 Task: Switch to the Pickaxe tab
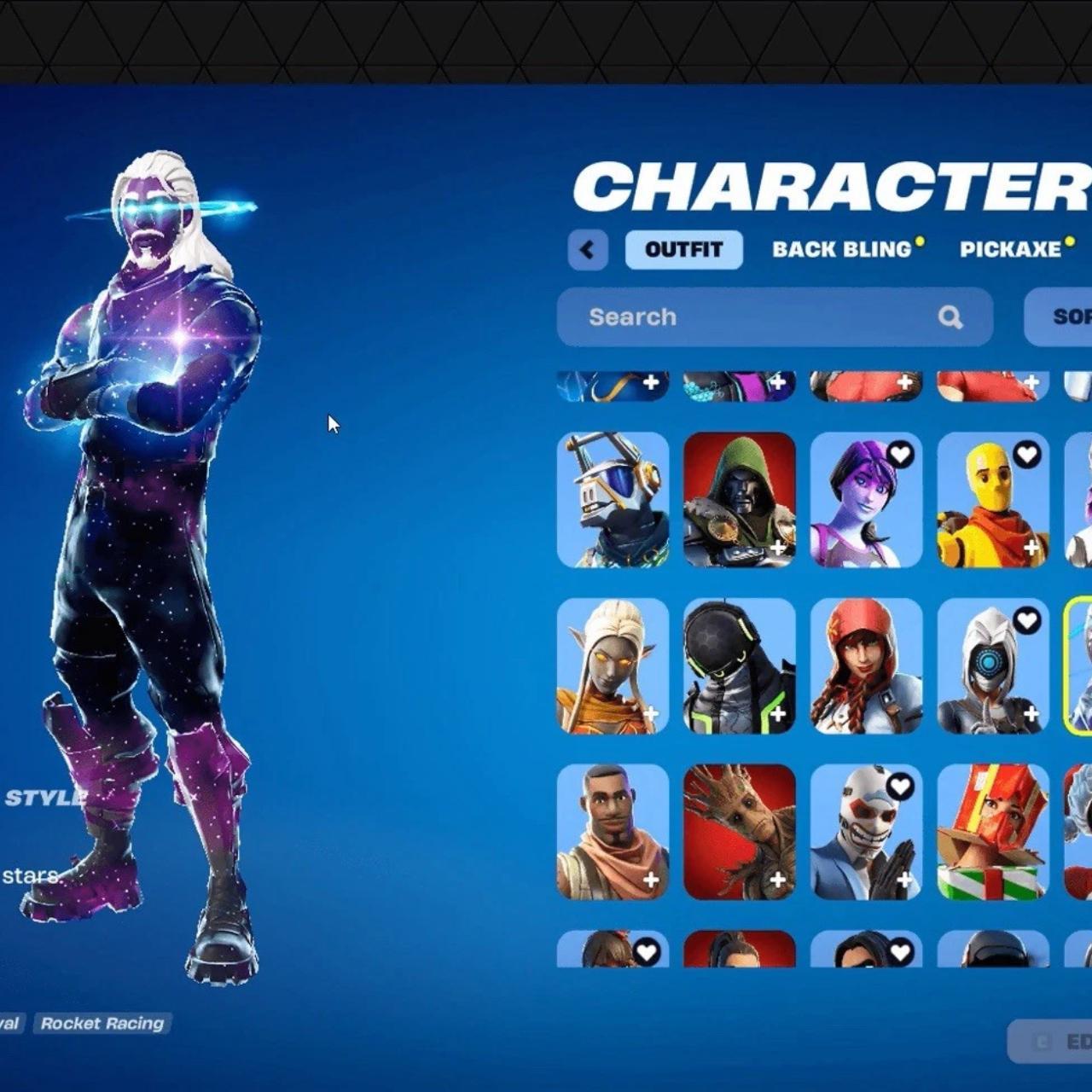click(x=1012, y=249)
